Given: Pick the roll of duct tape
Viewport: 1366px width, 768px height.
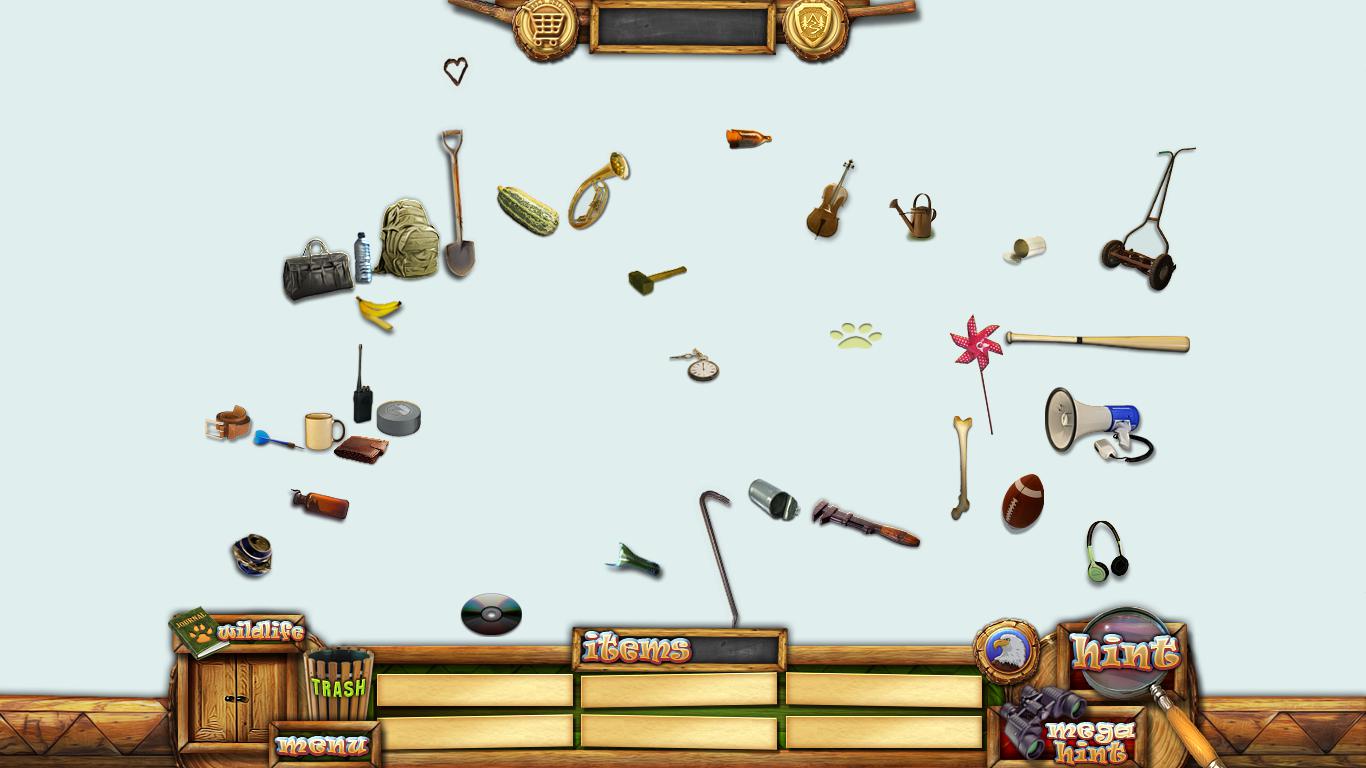Looking at the screenshot, I should click(399, 417).
